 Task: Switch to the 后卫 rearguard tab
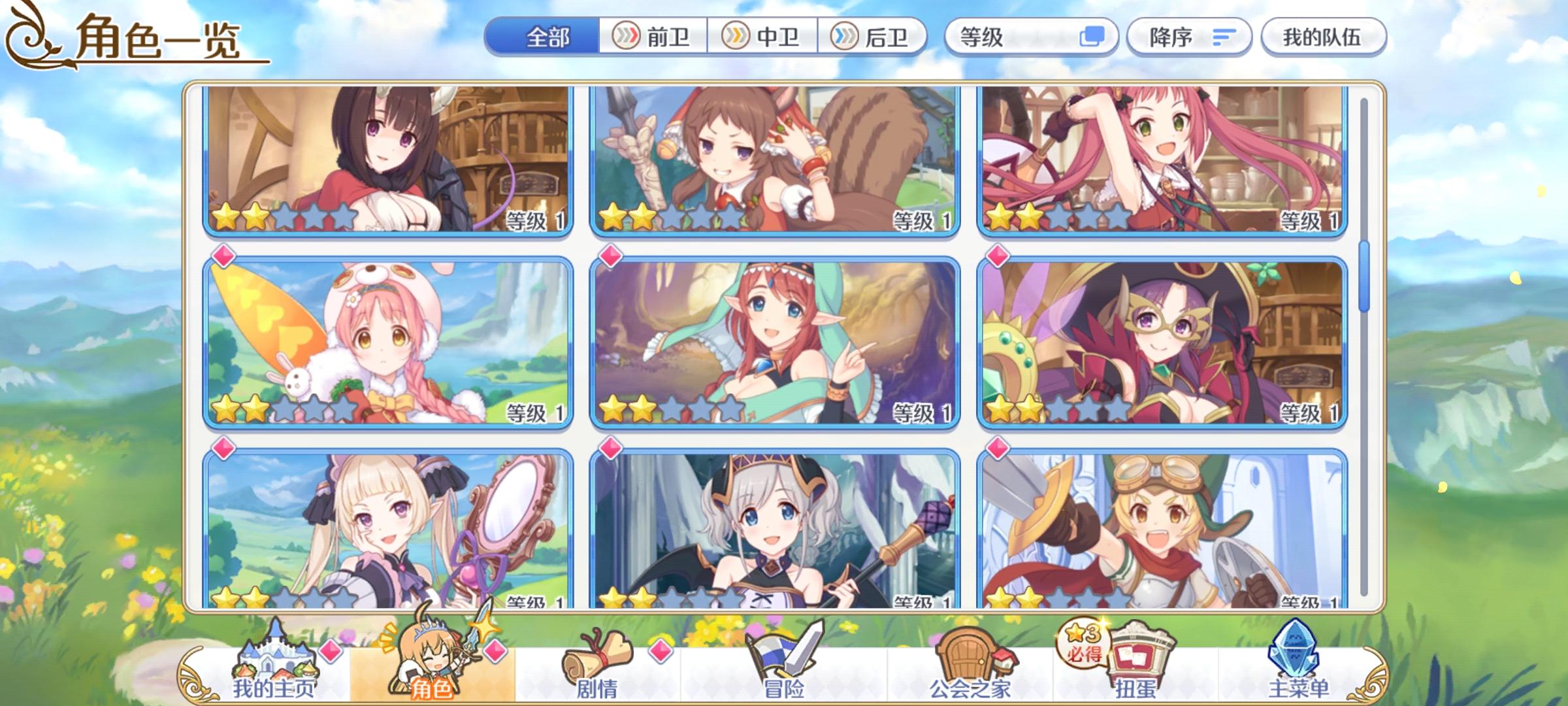tap(875, 38)
